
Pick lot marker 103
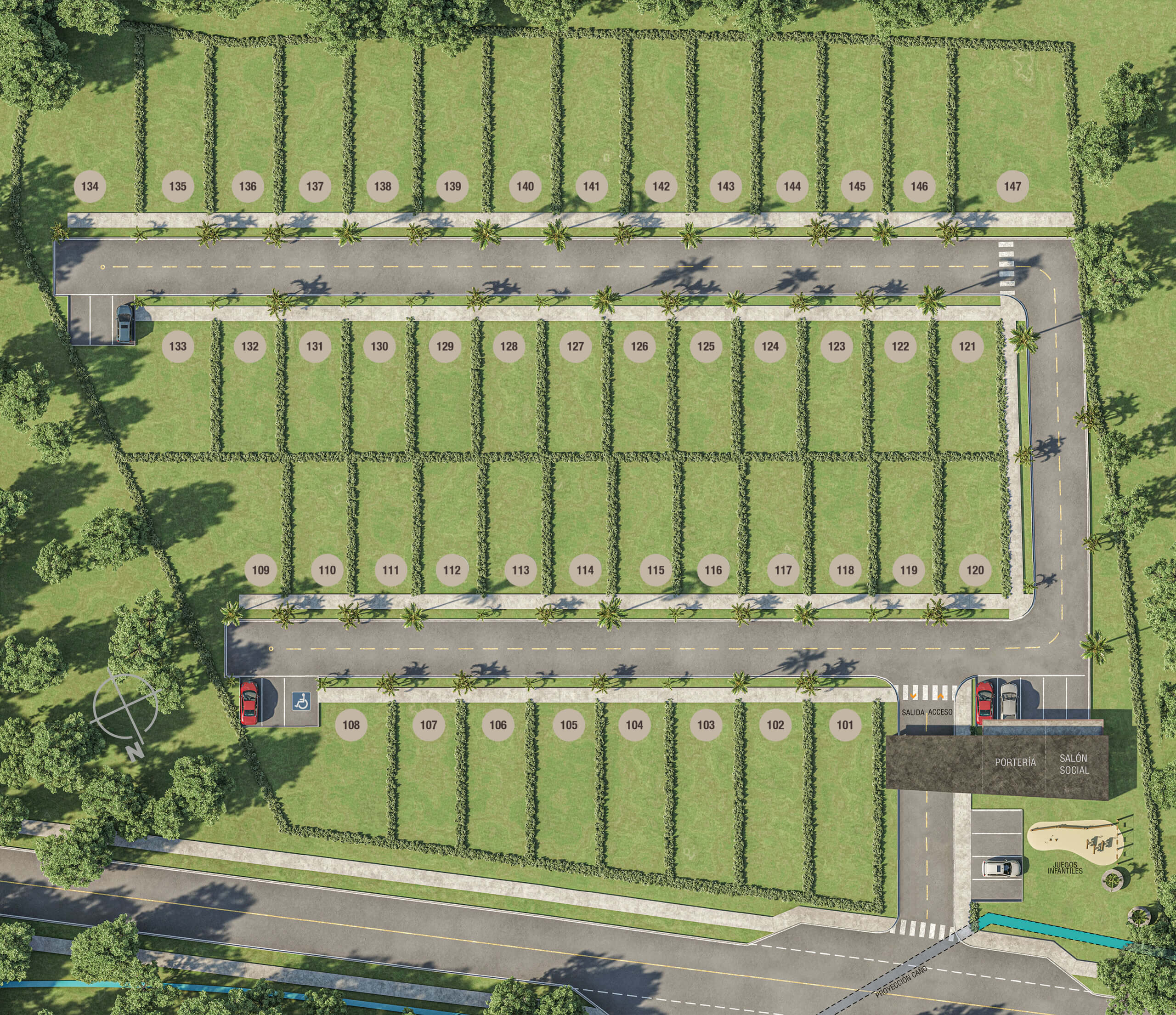pos(706,724)
